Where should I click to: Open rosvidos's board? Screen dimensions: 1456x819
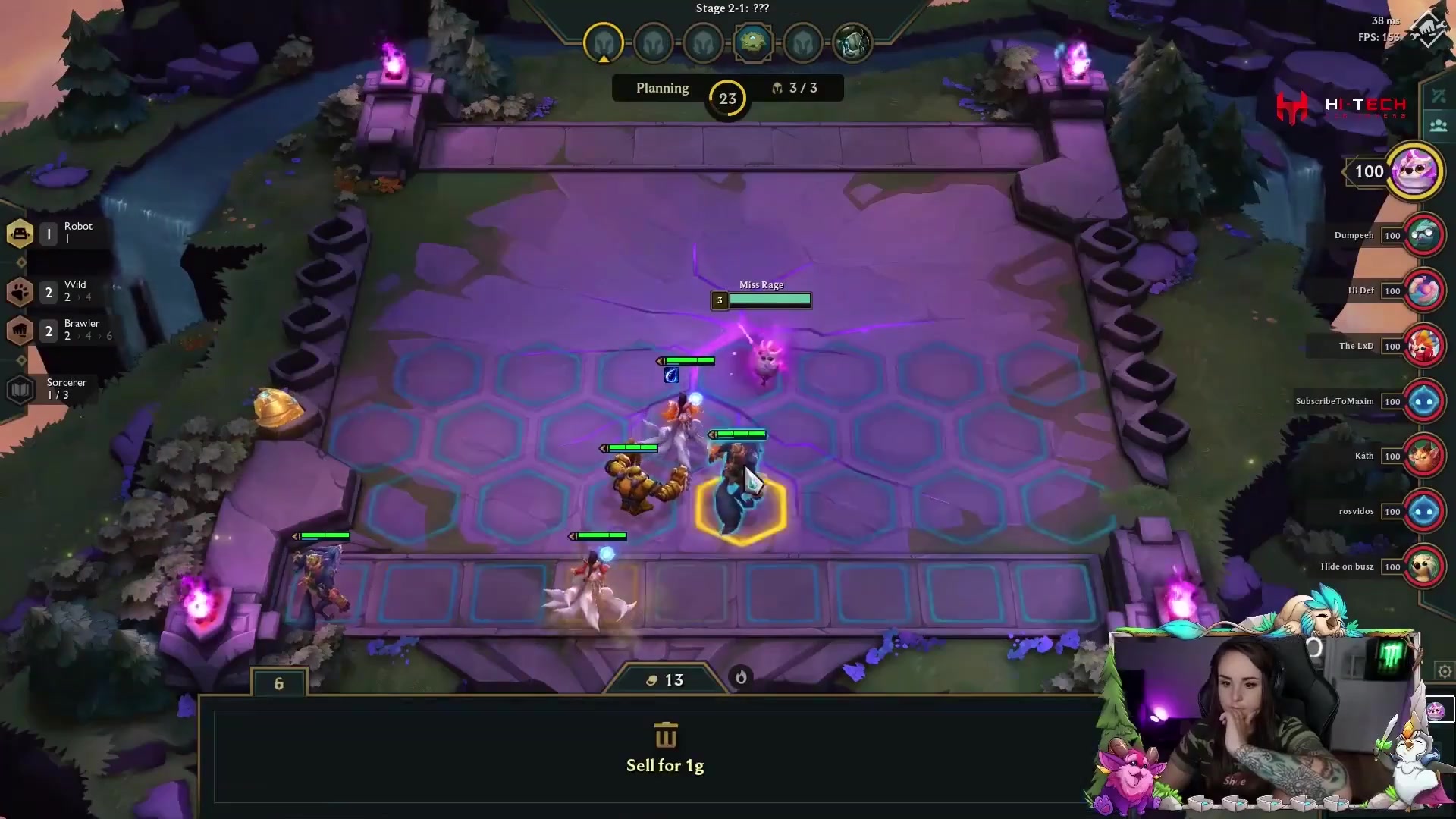1423,511
